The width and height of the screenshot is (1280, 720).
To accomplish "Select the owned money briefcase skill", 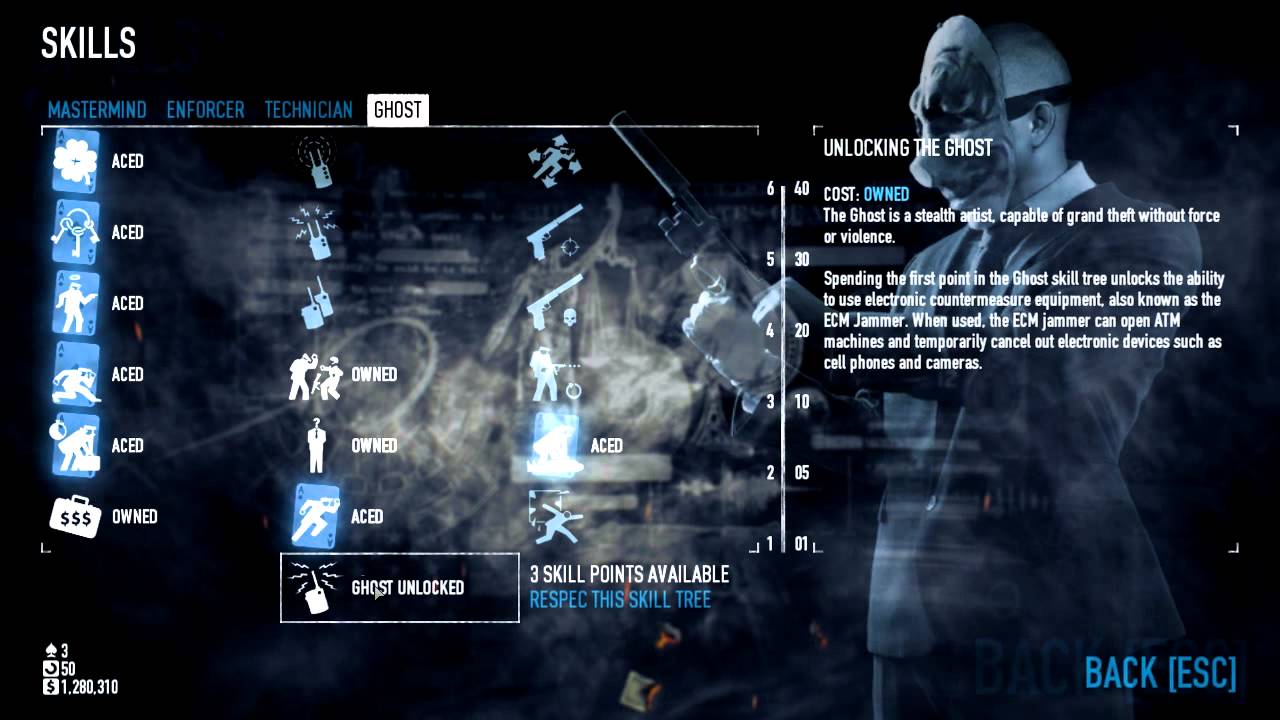I will click(x=75, y=517).
